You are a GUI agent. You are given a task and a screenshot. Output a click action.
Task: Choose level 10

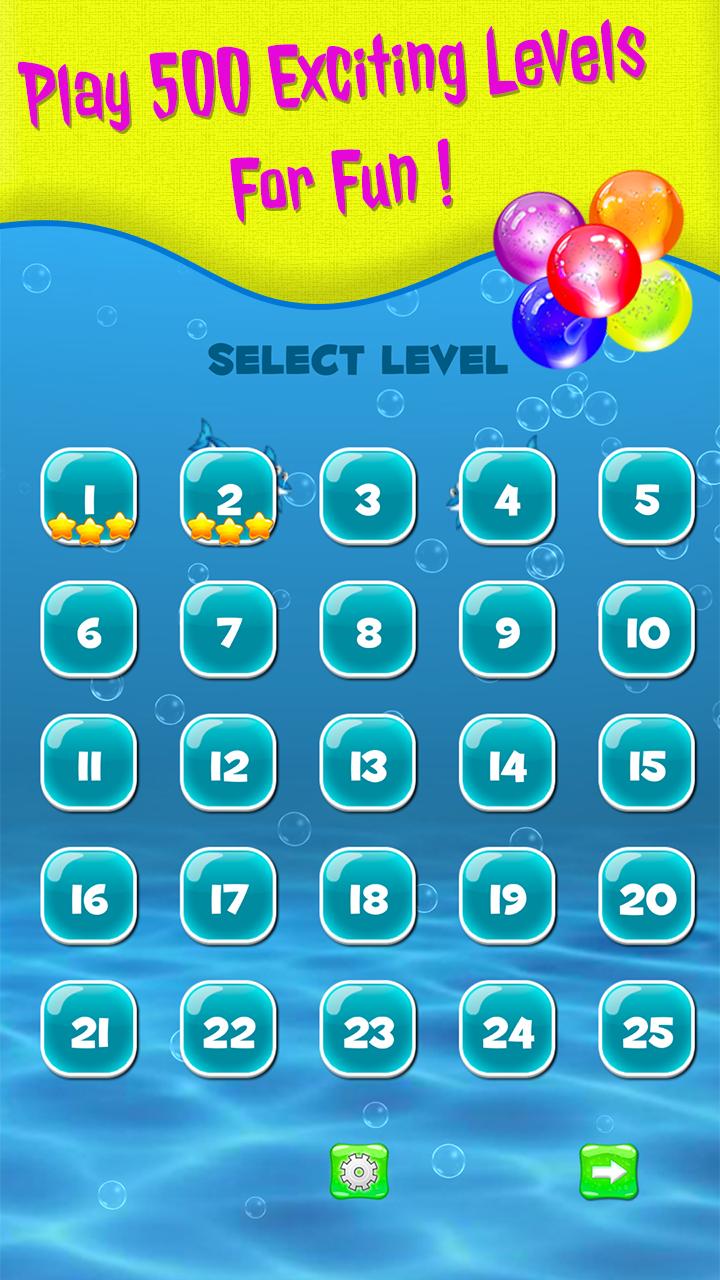[x=647, y=630]
